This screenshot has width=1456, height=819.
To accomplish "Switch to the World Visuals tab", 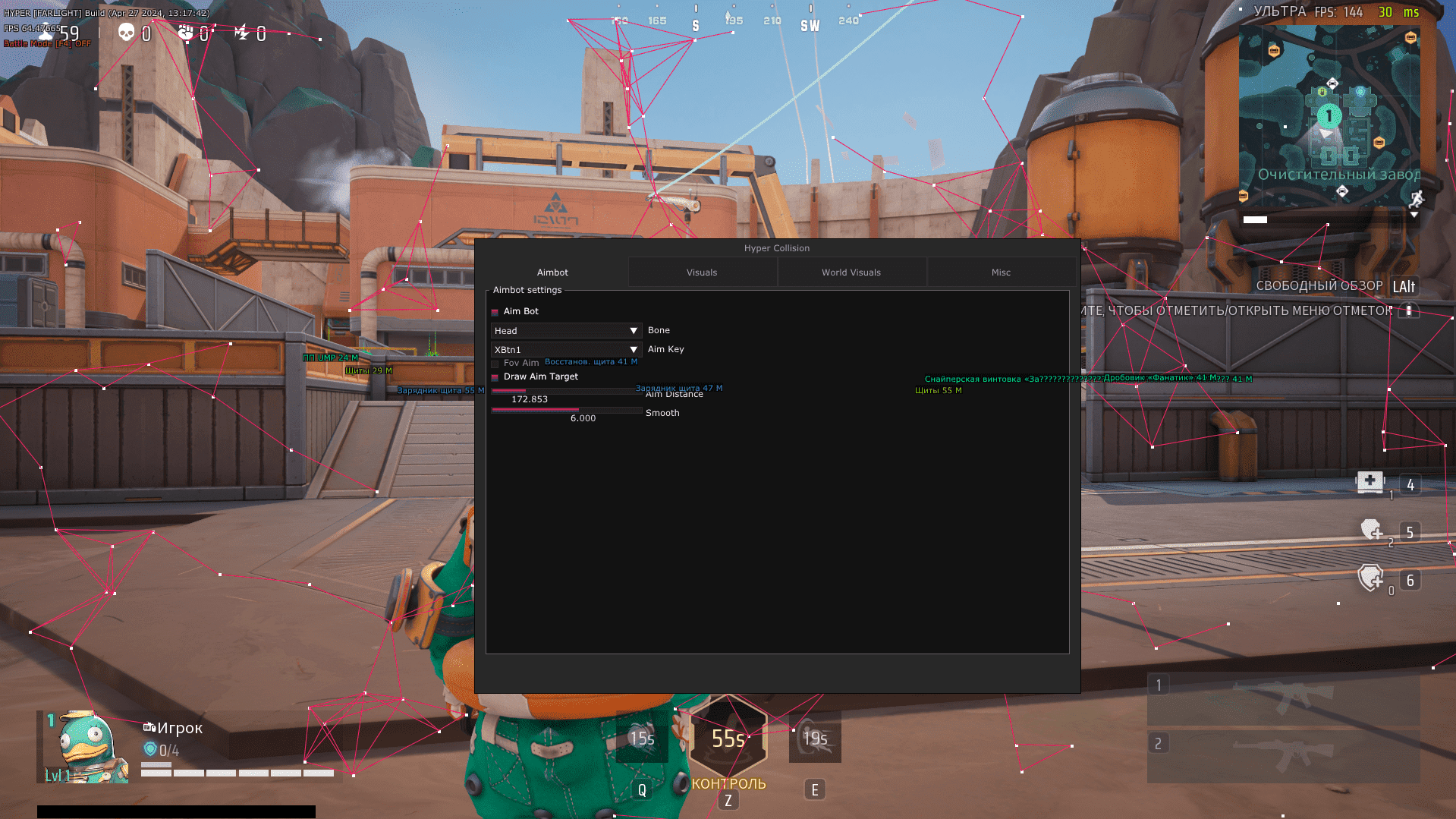I will pos(851,272).
